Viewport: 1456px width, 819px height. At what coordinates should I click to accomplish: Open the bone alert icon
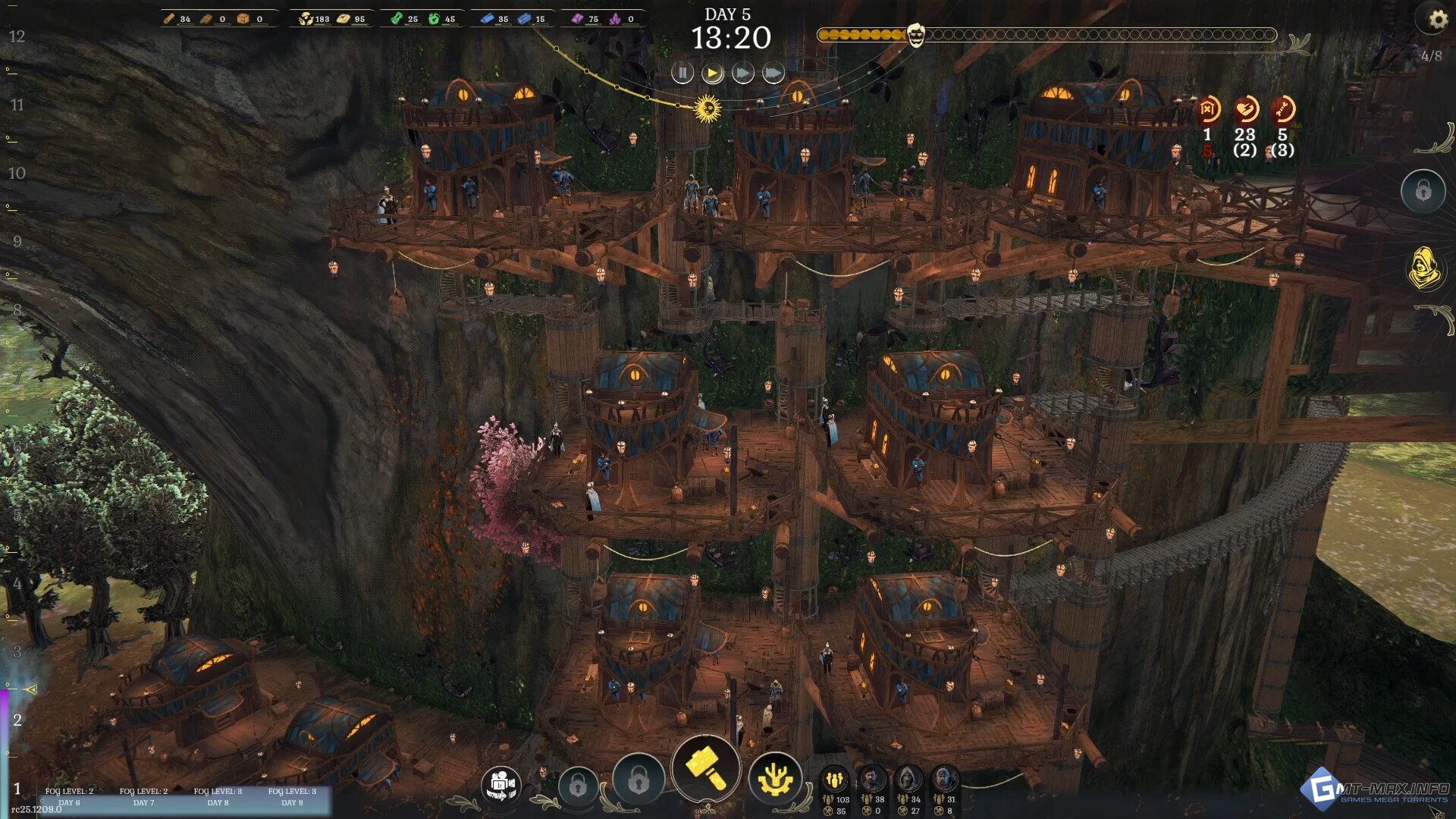(1282, 110)
